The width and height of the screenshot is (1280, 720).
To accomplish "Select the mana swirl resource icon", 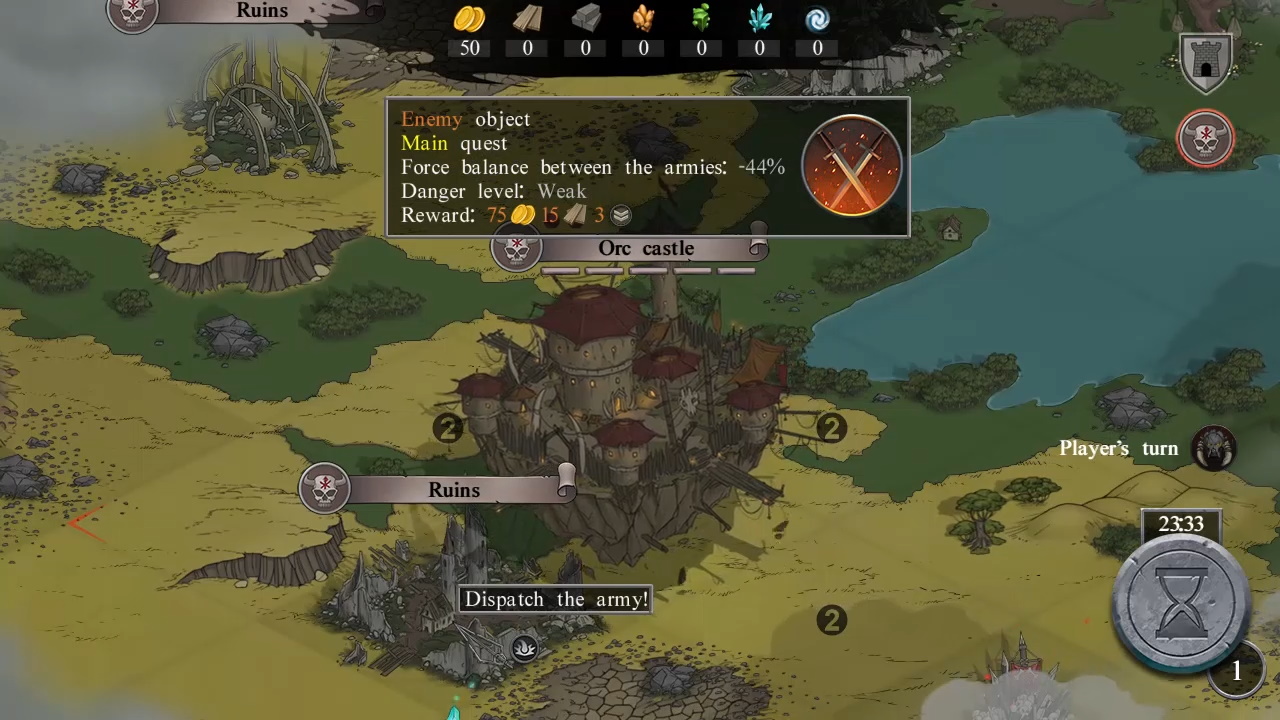I will 817,19.
